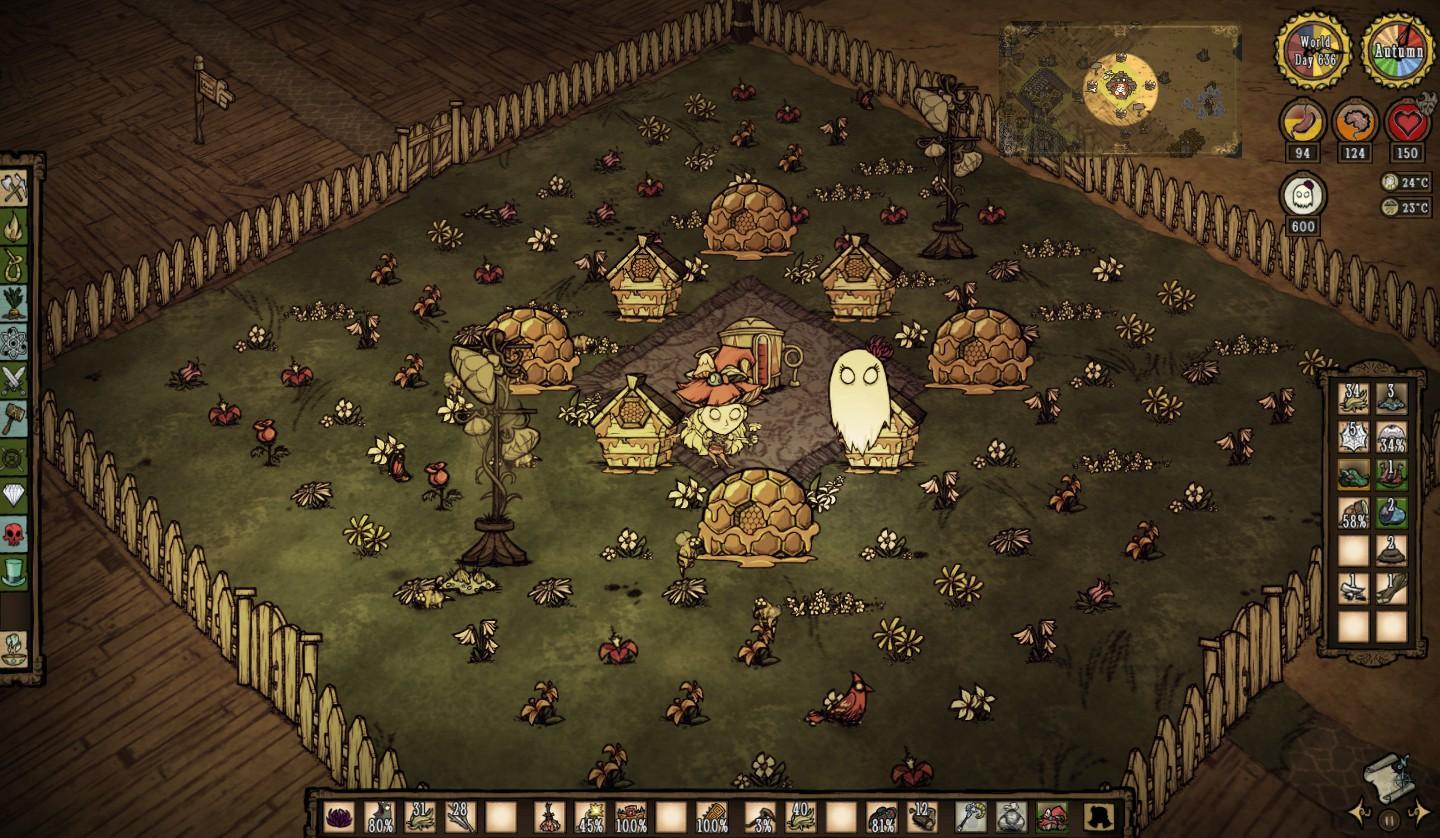The height and width of the screenshot is (838, 1440).
Task: Switch to the Dress top-hat crafting tab
Action: (15, 572)
